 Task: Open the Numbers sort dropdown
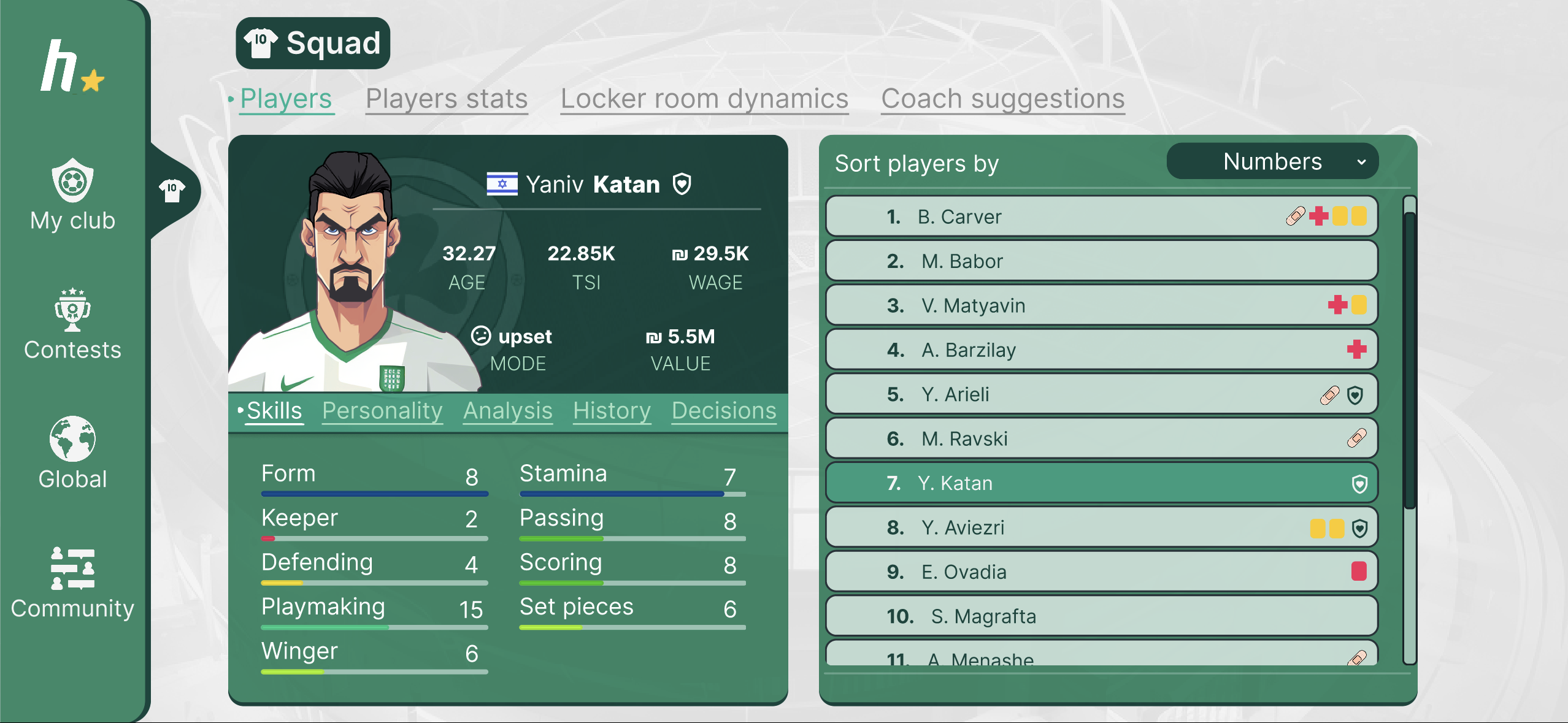[x=1272, y=162]
